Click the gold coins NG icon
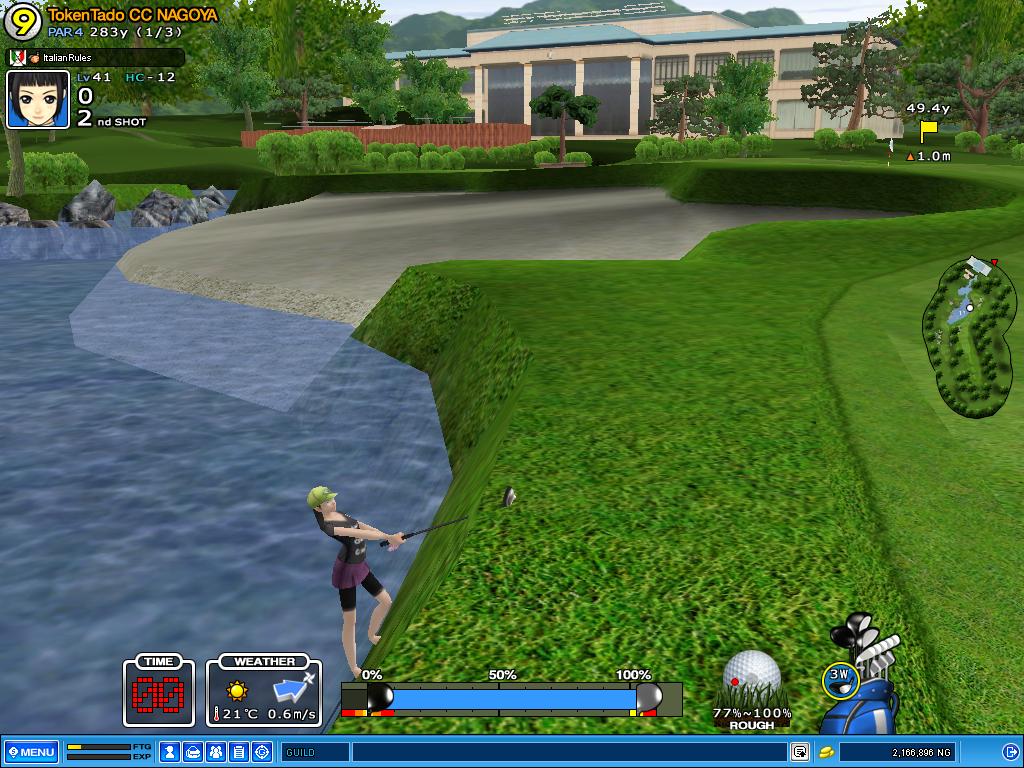This screenshot has height=768, width=1024. (x=827, y=752)
